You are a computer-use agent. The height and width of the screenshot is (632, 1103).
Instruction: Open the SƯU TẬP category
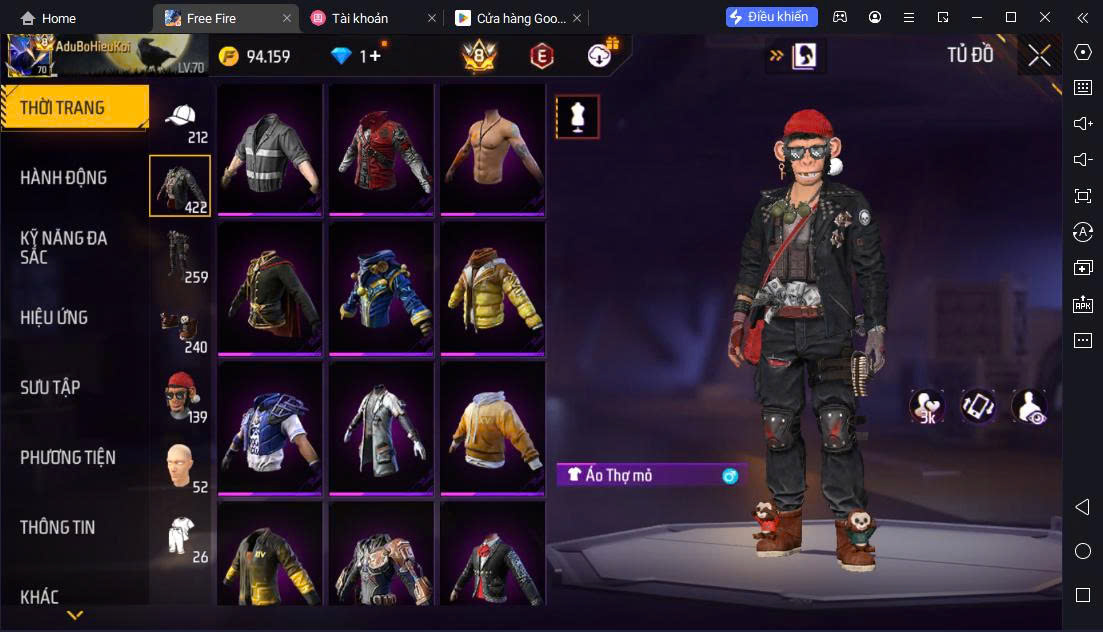50,388
